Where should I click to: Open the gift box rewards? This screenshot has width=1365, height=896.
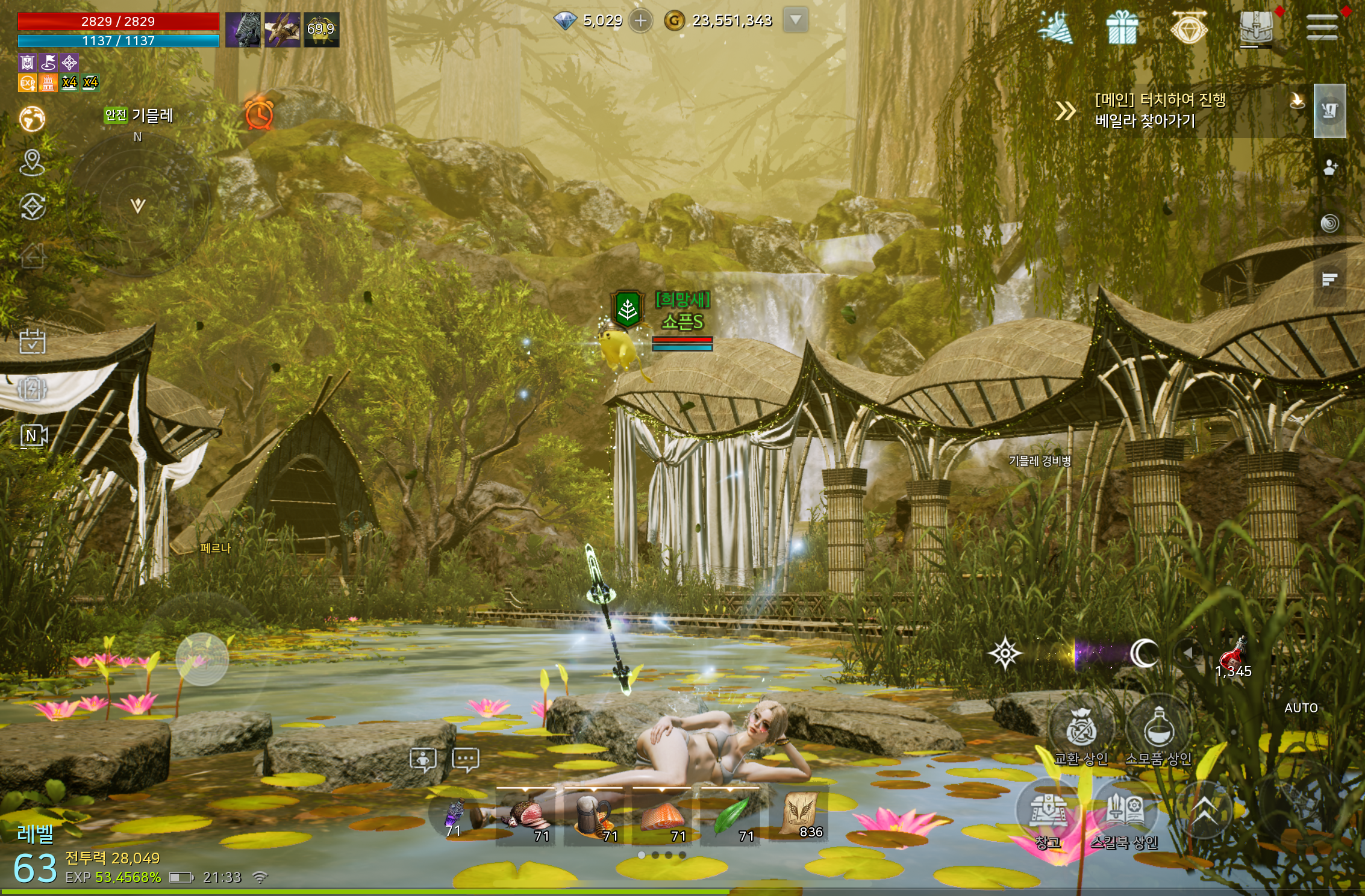pos(1122,28)
